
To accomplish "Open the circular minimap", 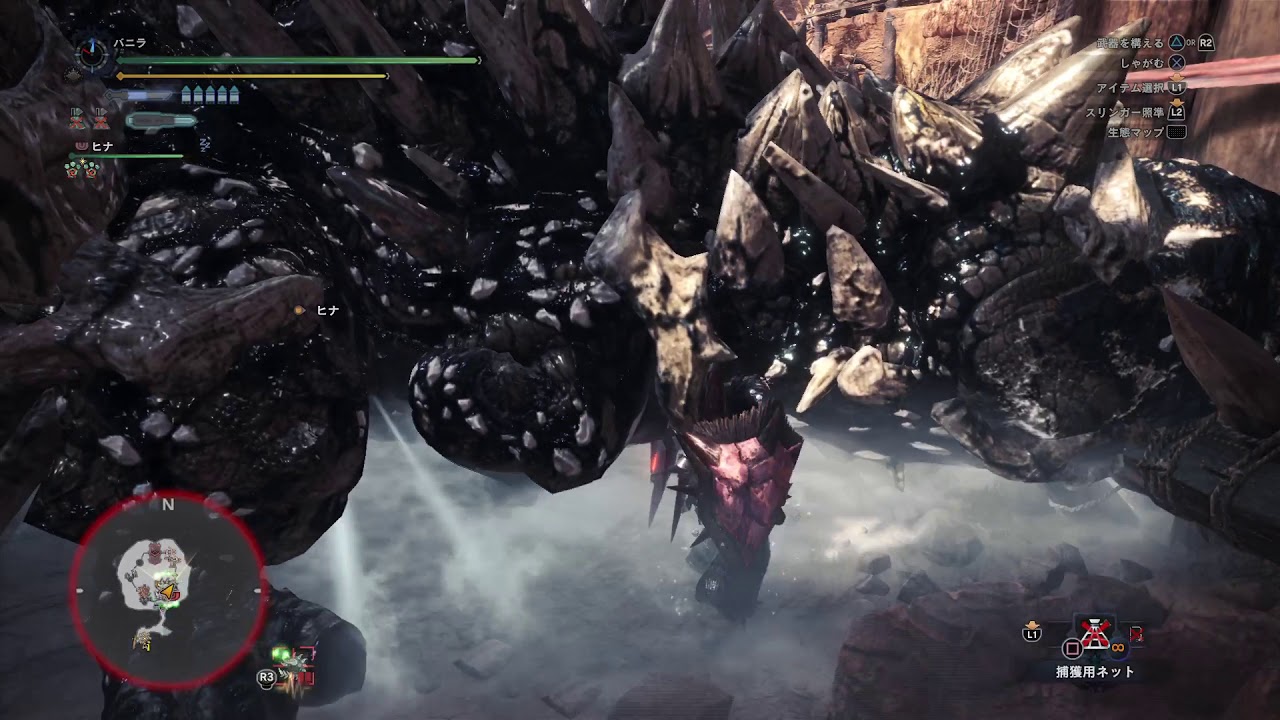I will (167, 589).
